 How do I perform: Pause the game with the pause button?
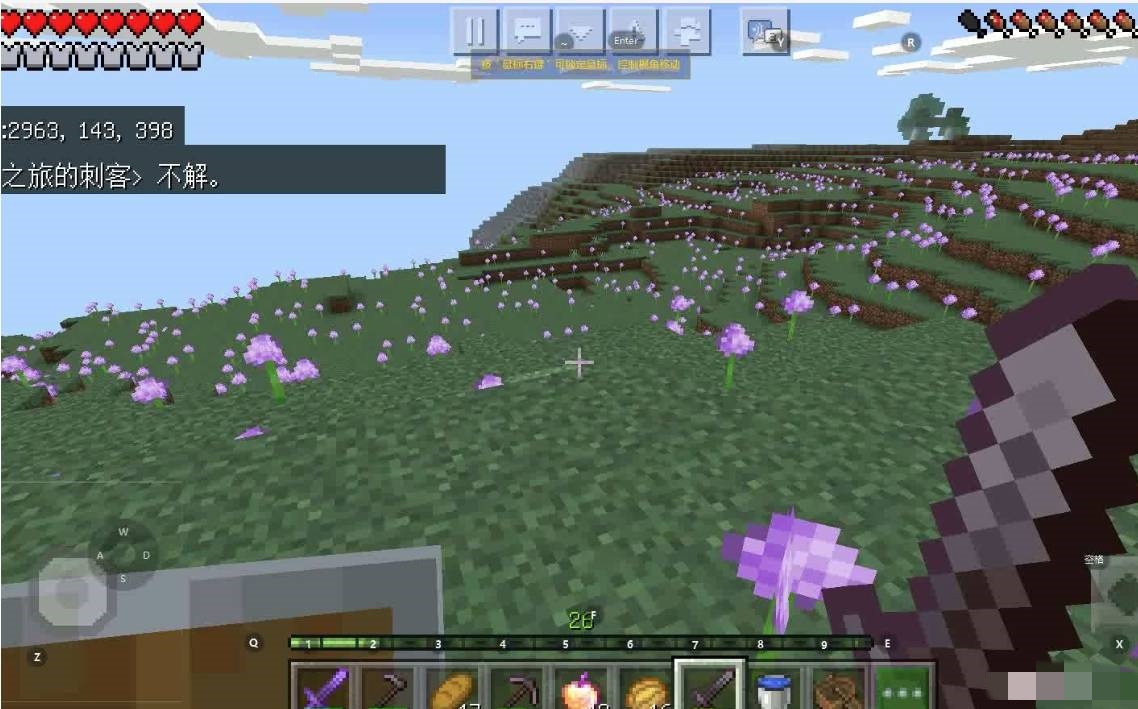476,31
